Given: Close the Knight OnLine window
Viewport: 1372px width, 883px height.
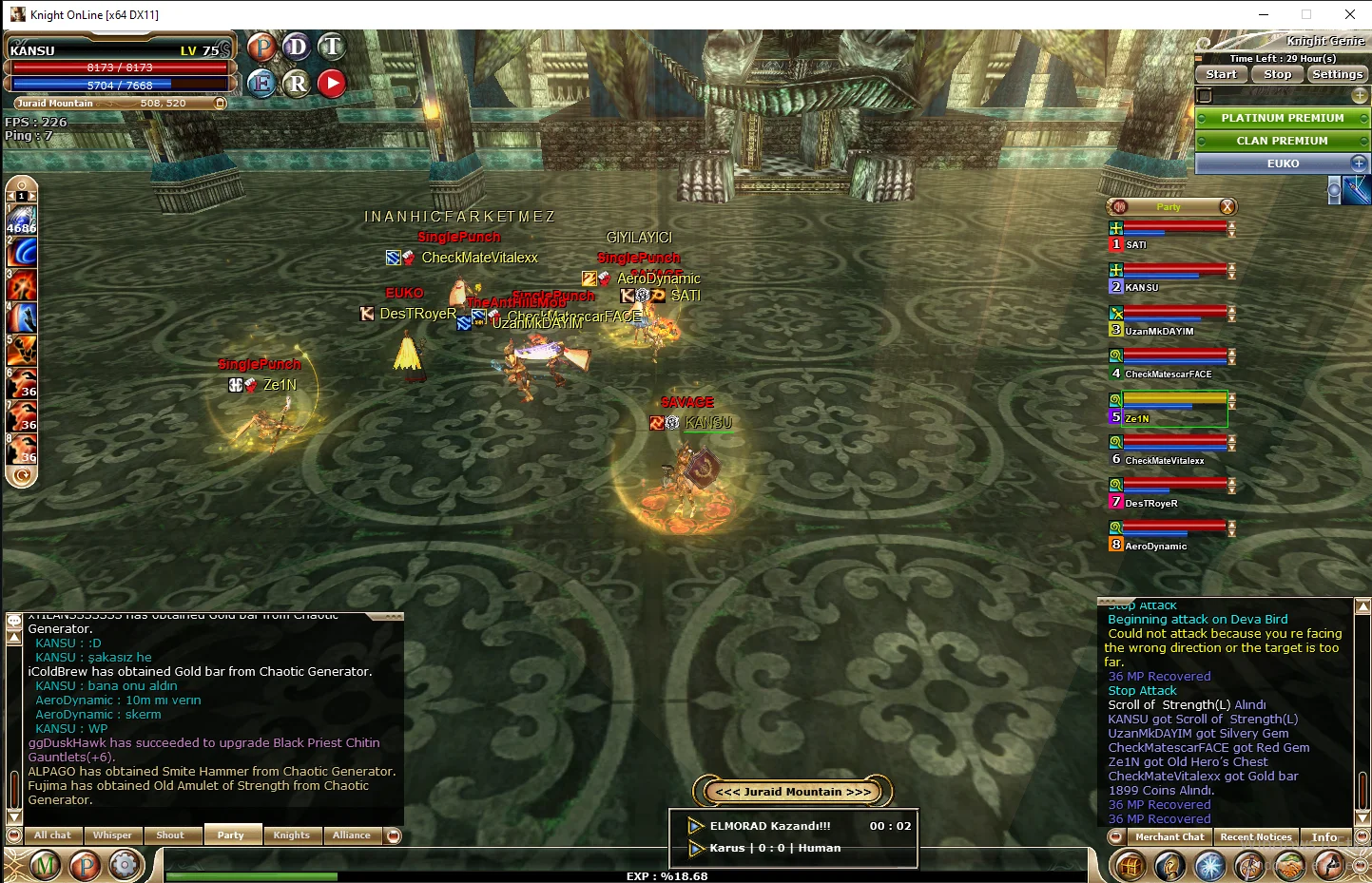Looking at the screenshot, I should [1349, 14].
